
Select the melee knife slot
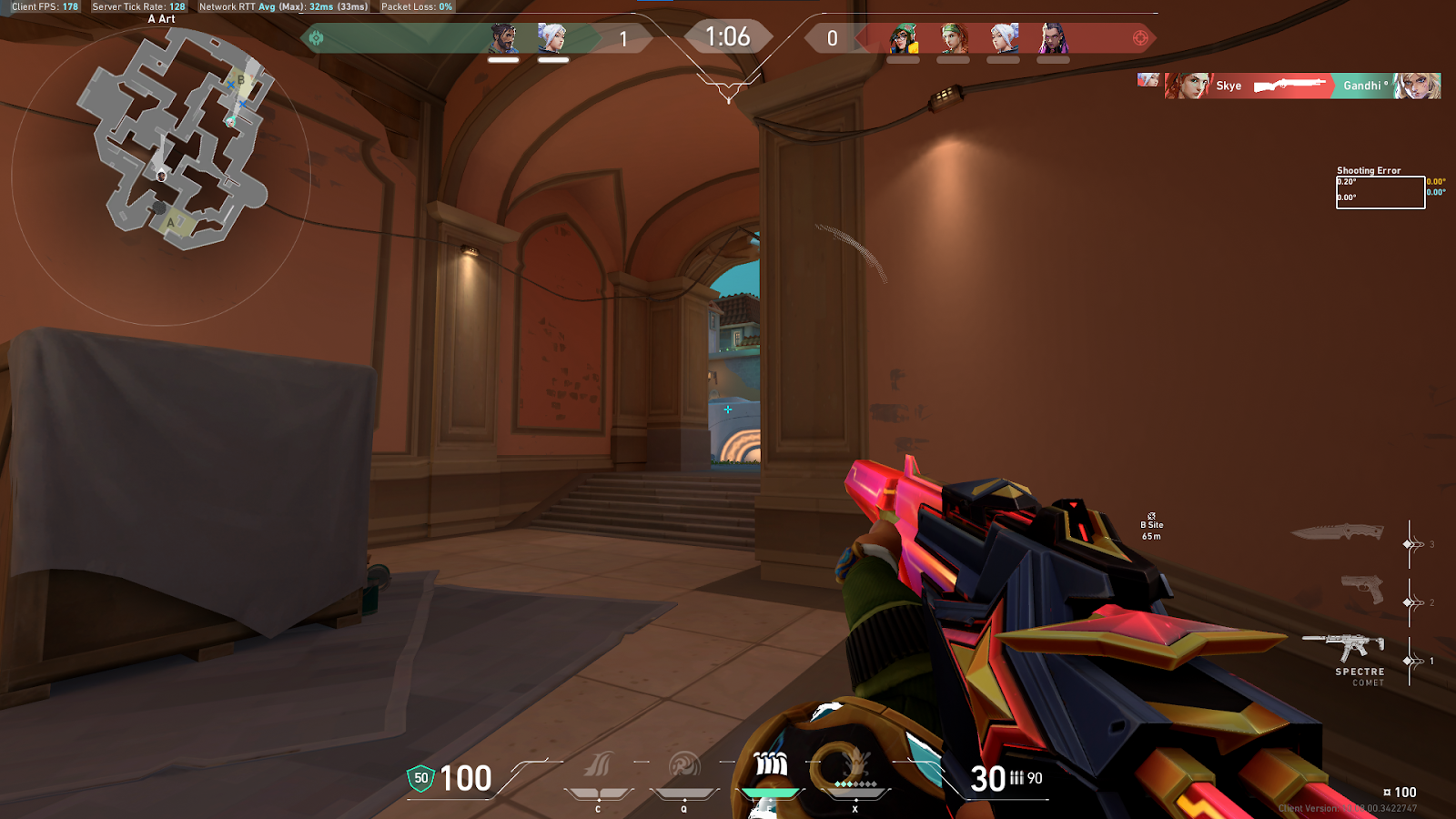point(1338,531)
